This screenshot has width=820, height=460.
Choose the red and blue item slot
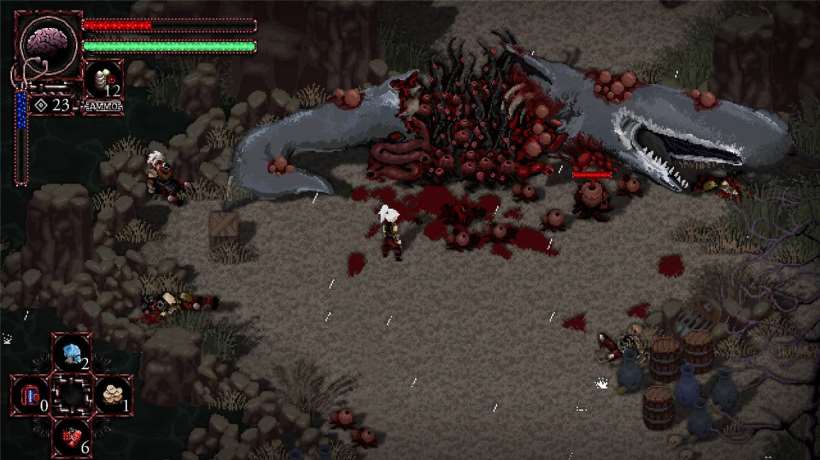(x=30, y=394)
